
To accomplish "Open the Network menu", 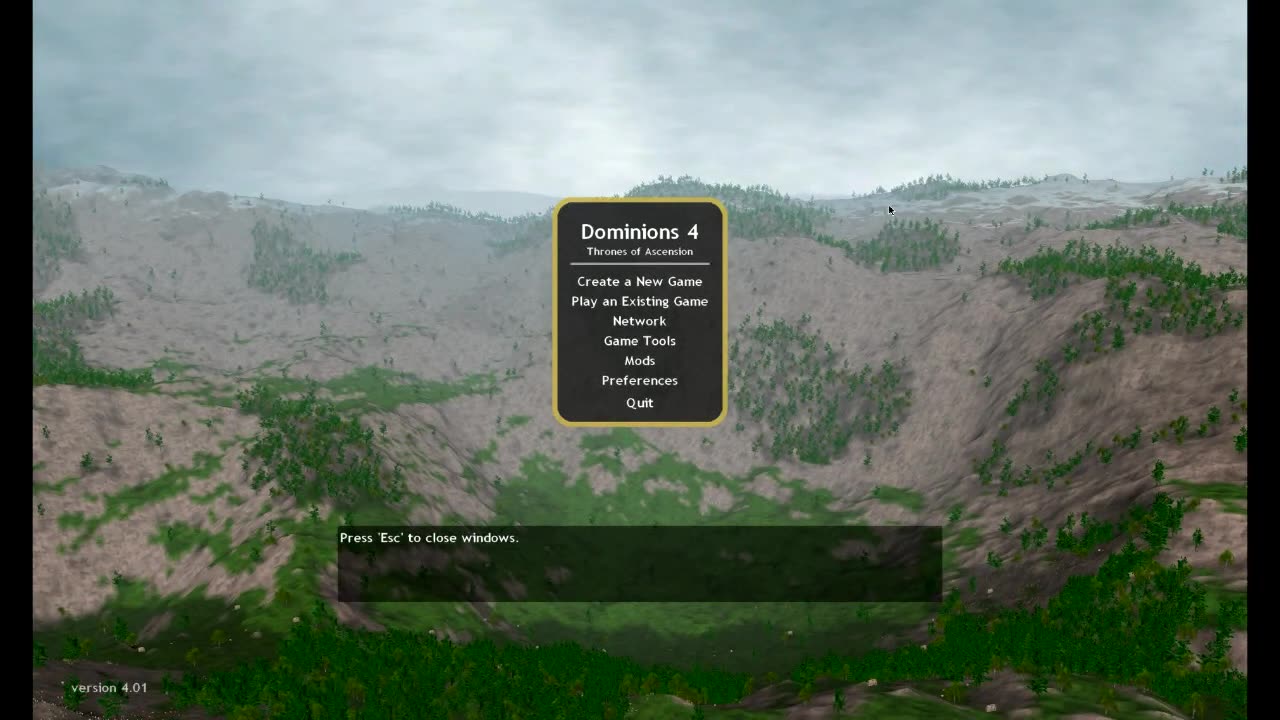I will pos(639,321).
